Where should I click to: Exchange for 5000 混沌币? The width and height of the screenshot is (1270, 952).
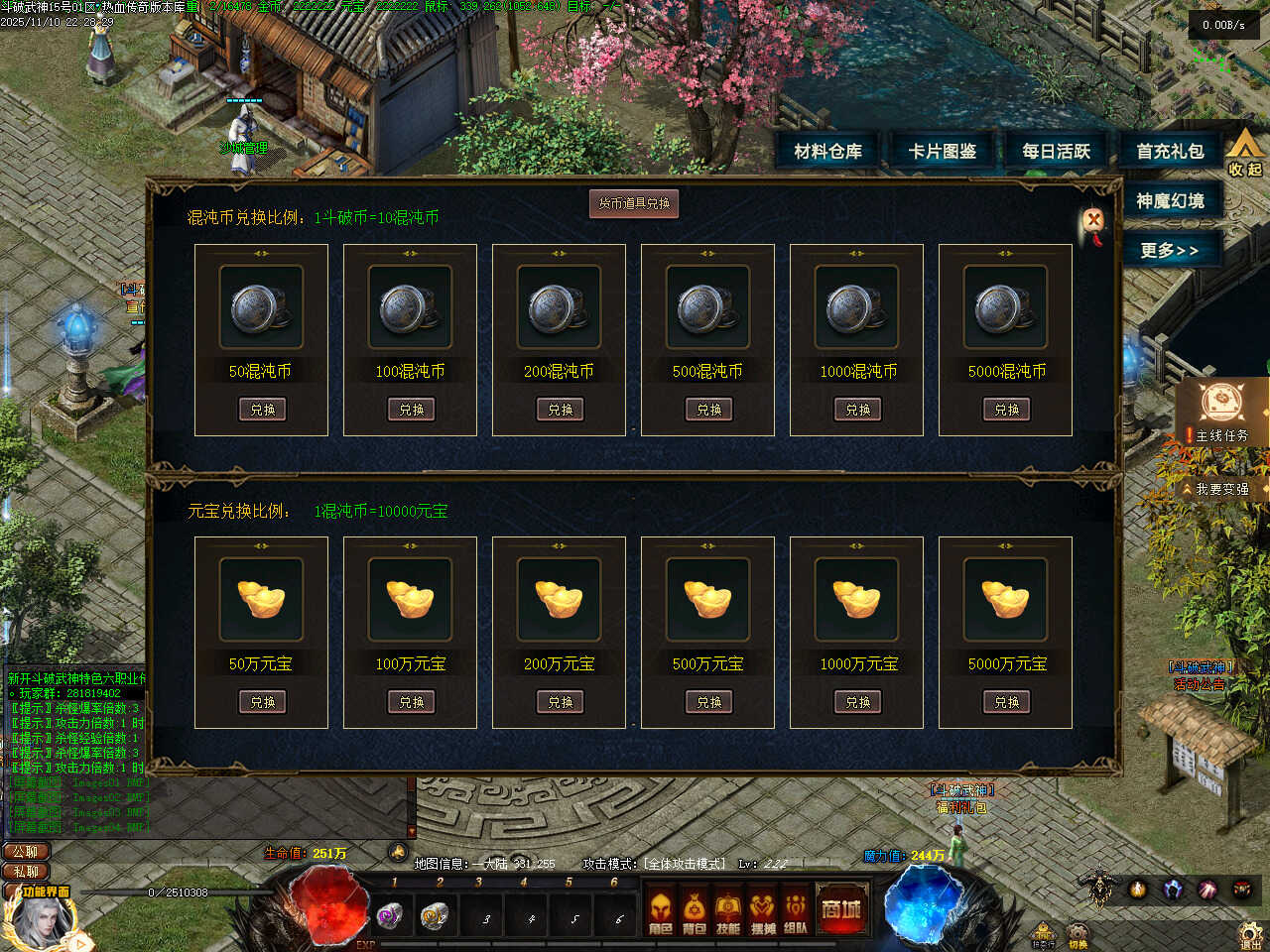pos(1006,410)
